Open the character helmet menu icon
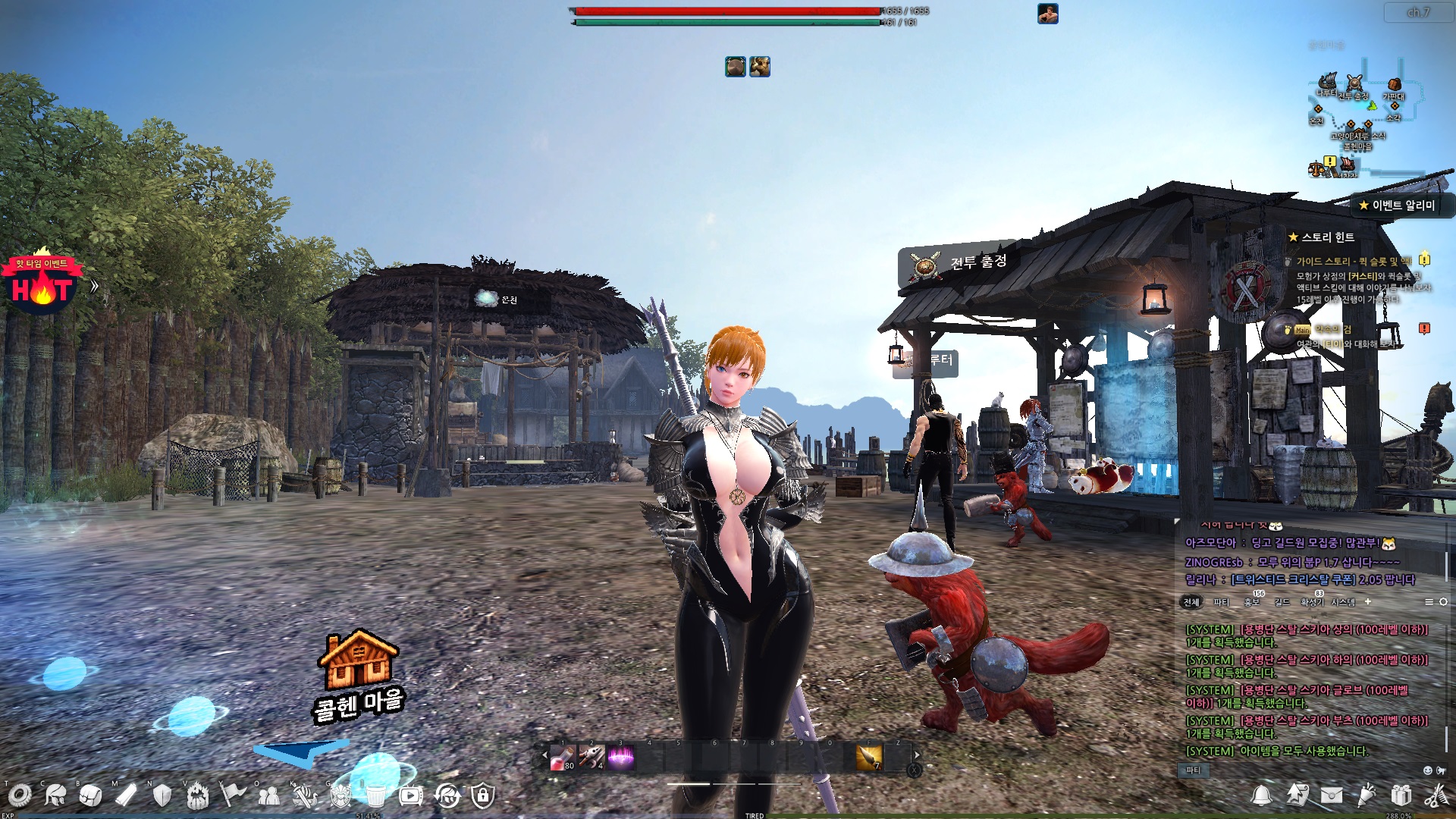This screenshot has height=819, width=1456. pos(55,795)
